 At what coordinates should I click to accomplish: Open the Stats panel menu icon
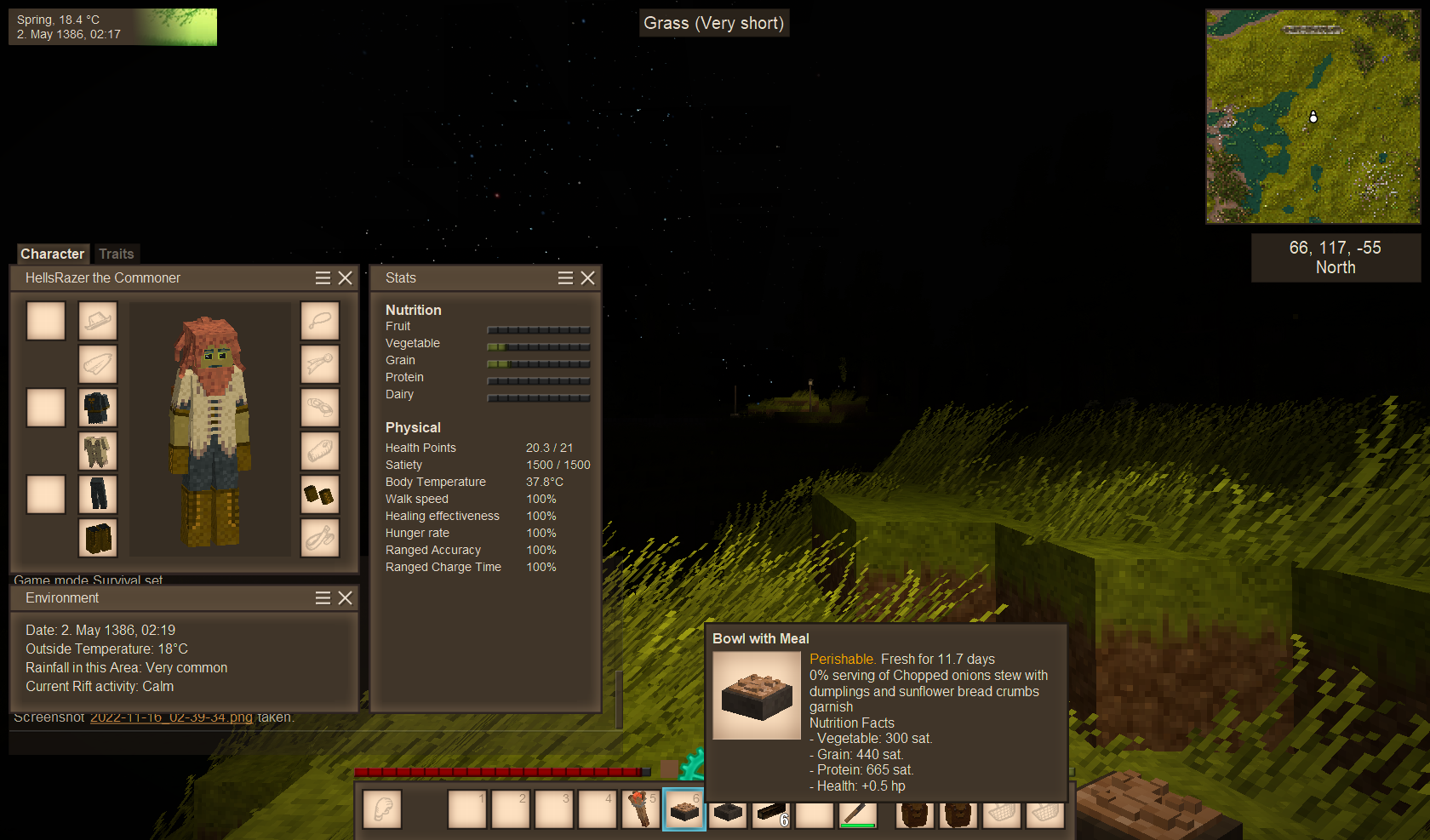click(x=565, y=278)
